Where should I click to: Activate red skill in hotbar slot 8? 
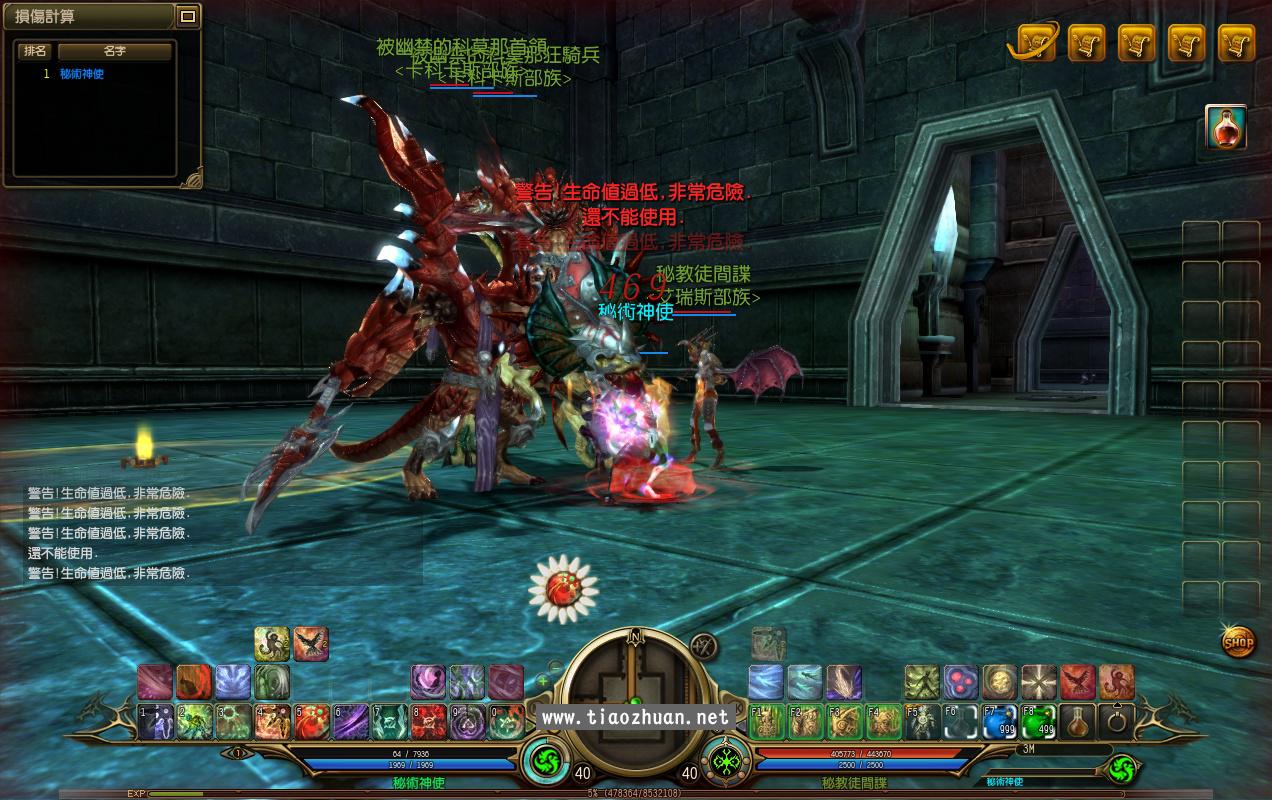[x=429, y=721]
